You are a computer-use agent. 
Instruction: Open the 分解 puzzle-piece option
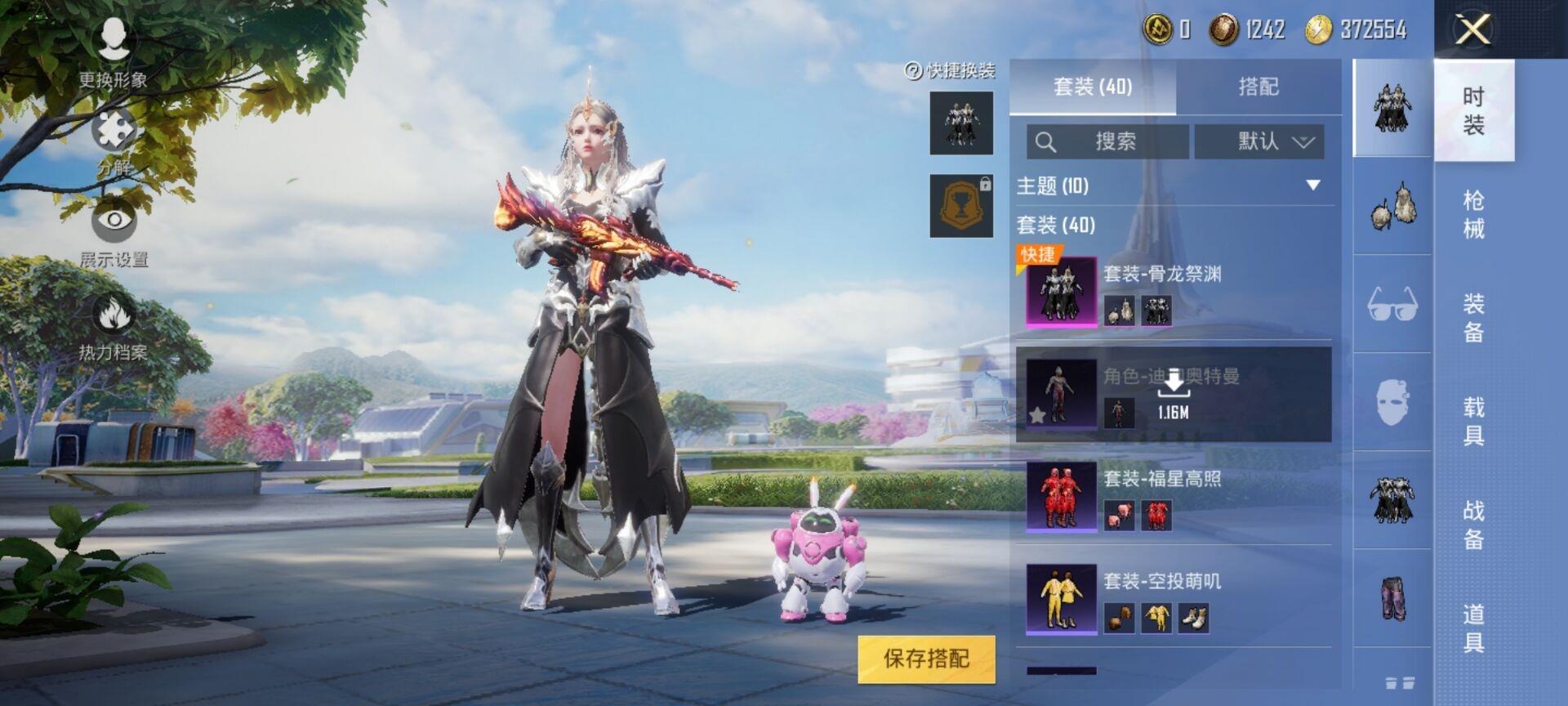point(114,141)
